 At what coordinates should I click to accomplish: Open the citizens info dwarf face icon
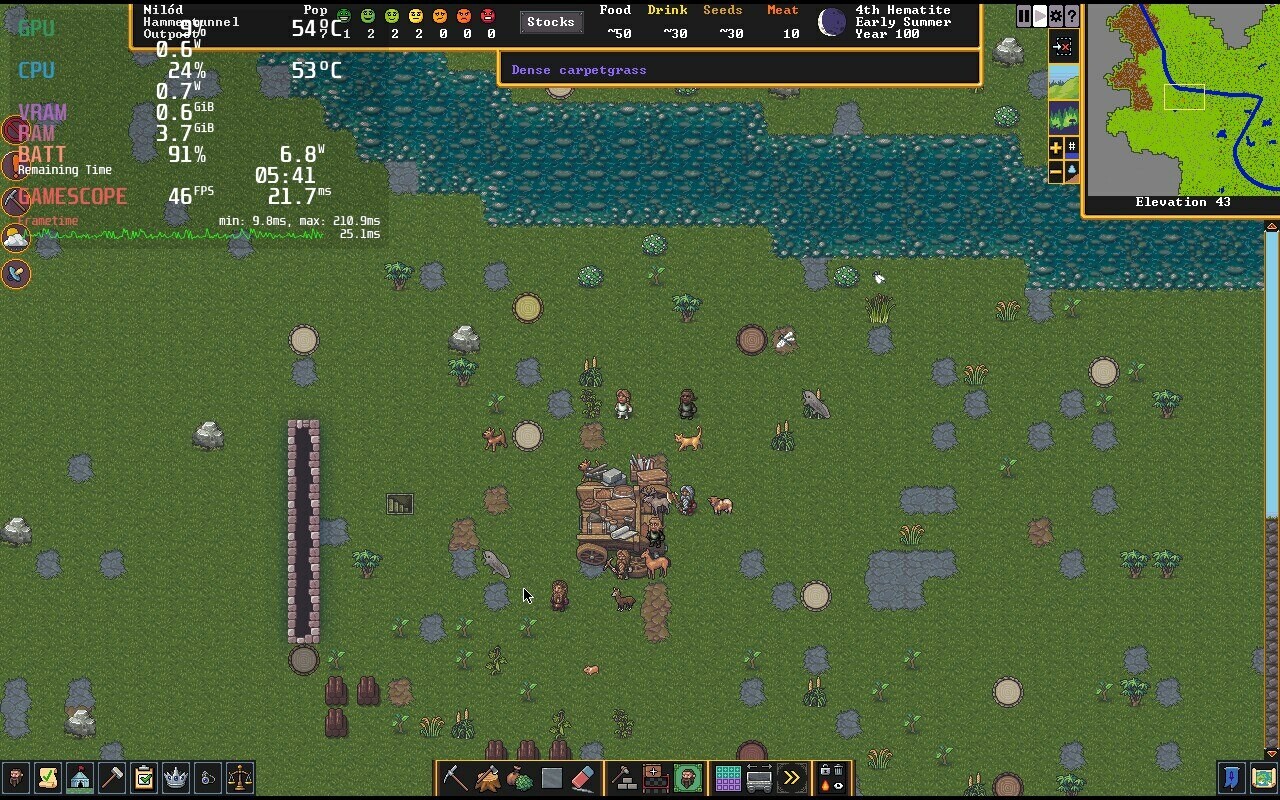(x=16, y=777)
